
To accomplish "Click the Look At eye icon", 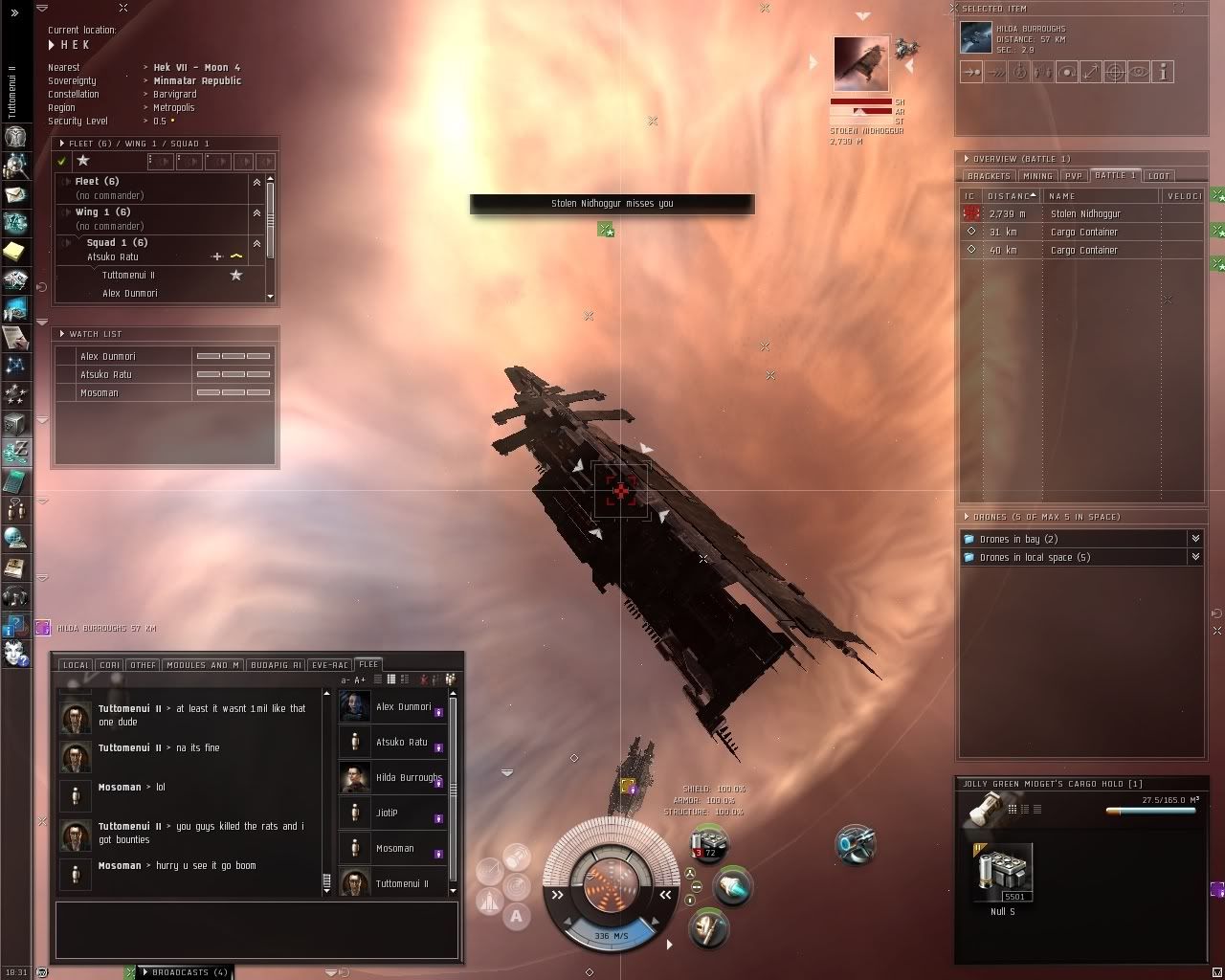I will coord(1139,72).
